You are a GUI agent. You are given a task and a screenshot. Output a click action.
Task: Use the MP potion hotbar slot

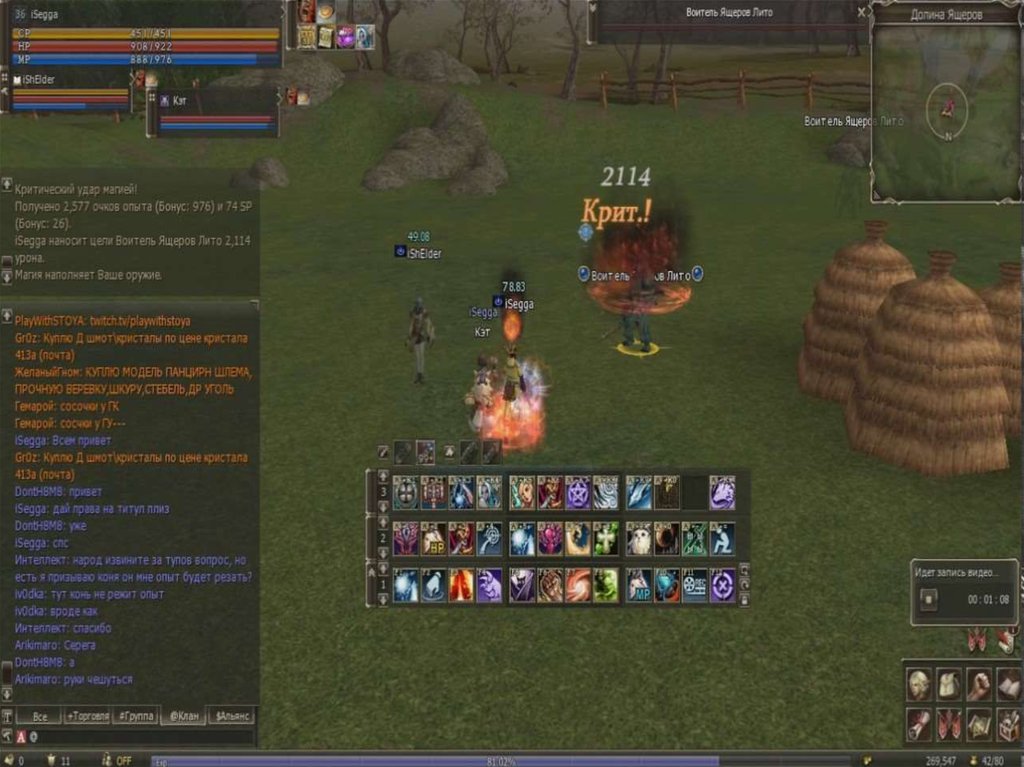(639, 586)
